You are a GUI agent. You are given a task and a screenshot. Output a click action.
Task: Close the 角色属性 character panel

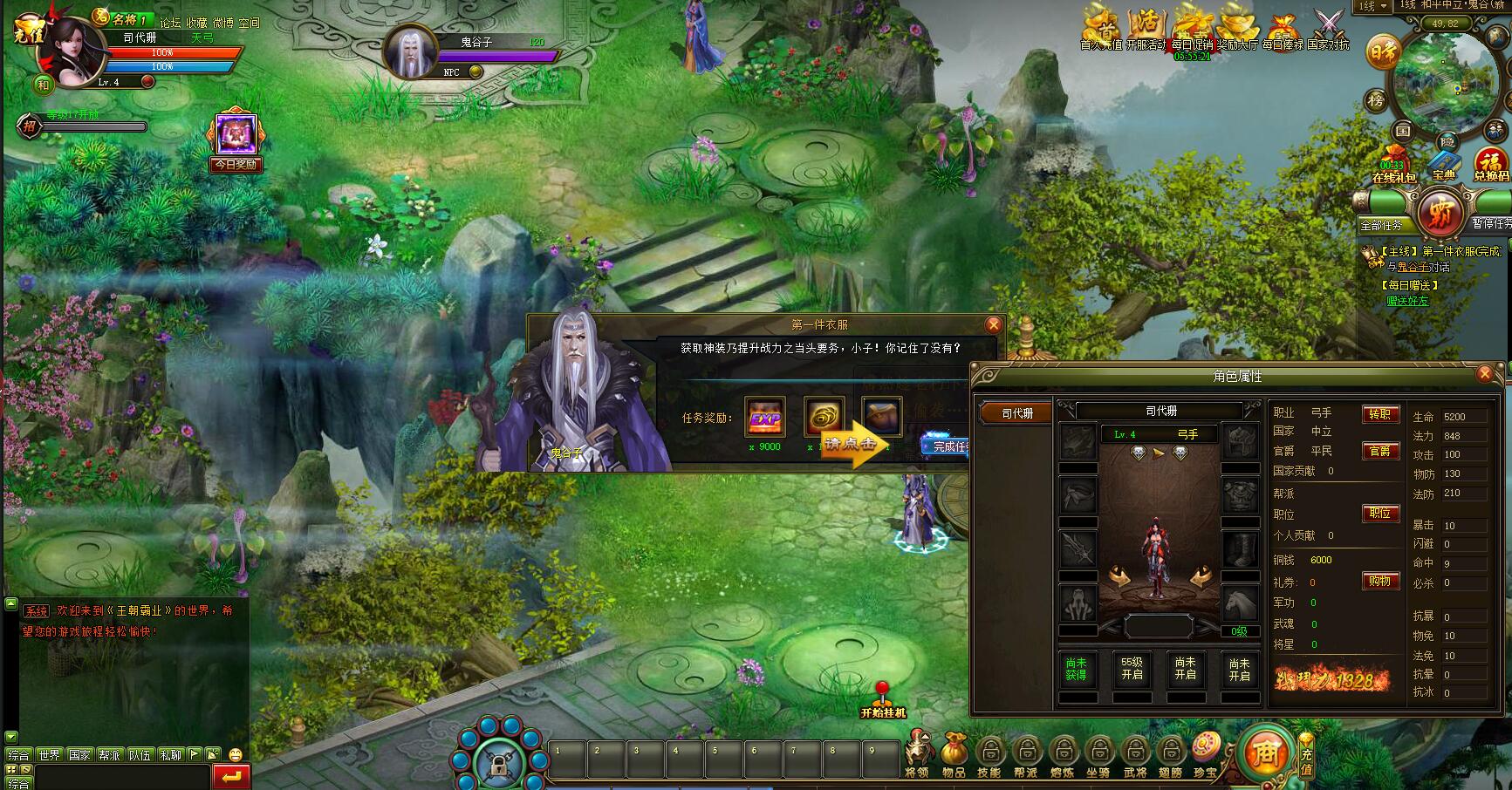pos(1485,374)
